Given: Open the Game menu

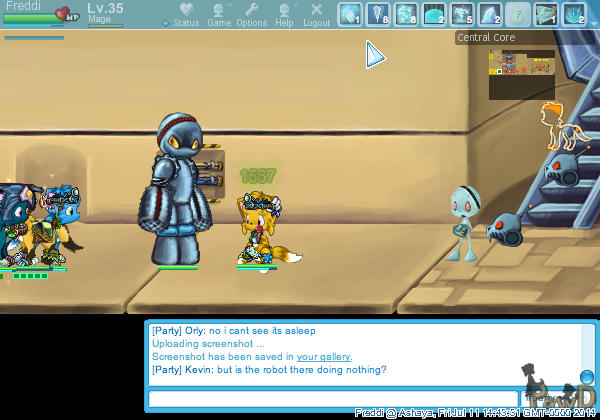Looking at the screenshot, I should click(219, 14).
